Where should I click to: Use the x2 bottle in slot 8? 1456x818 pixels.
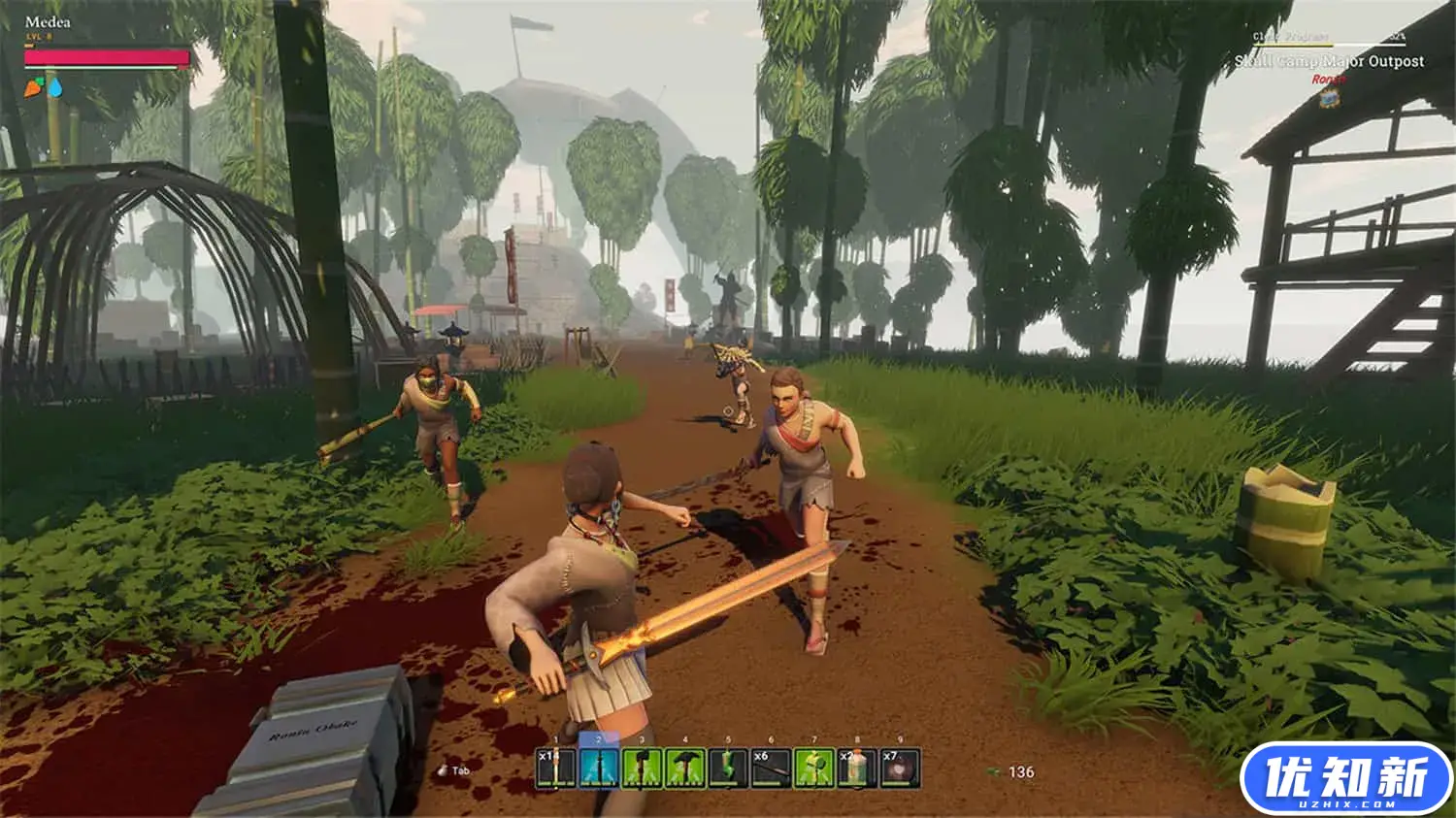click(857, 768)
